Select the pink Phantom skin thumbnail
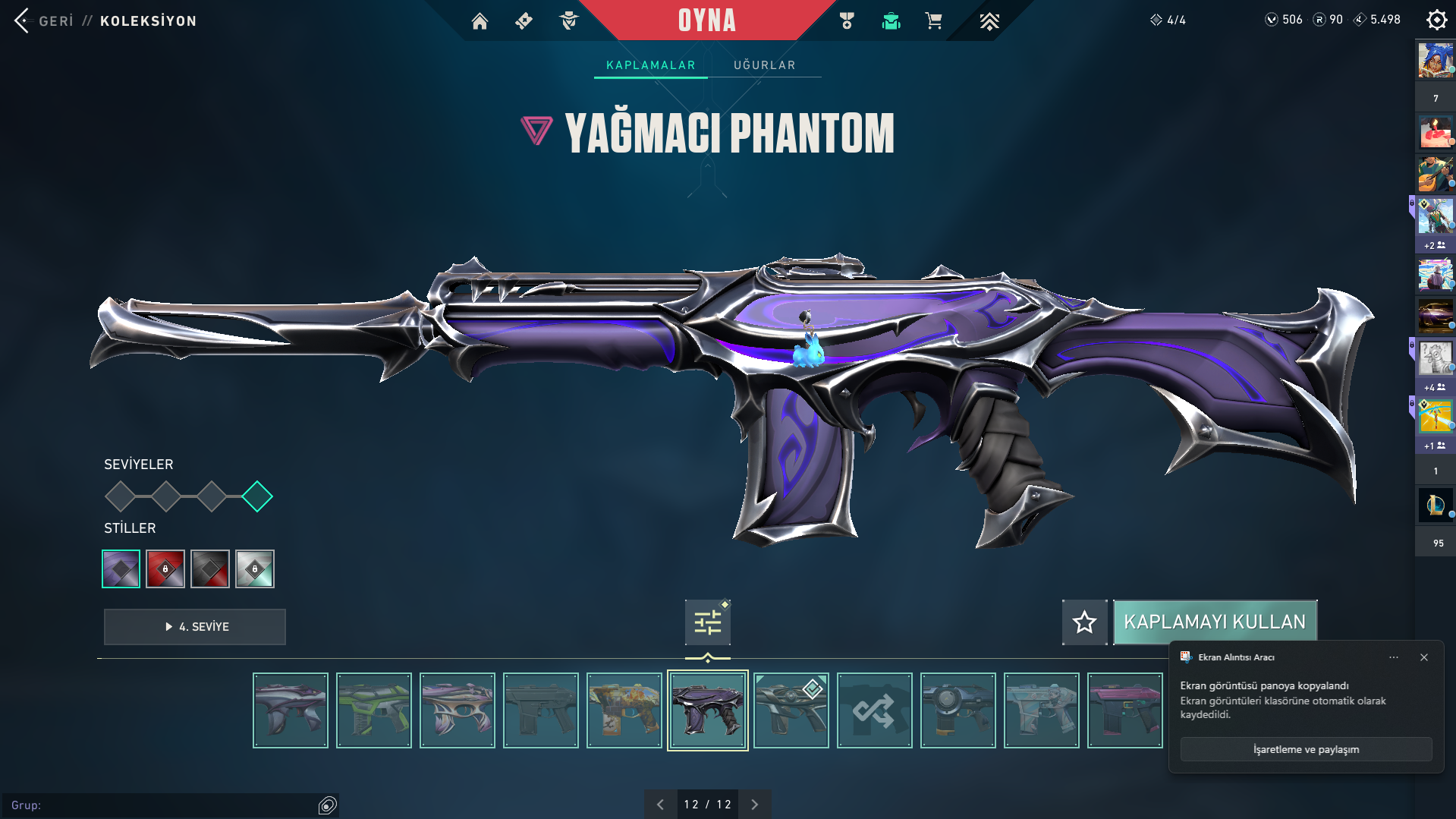1456x819 pixels. (x=1124, y=710)
